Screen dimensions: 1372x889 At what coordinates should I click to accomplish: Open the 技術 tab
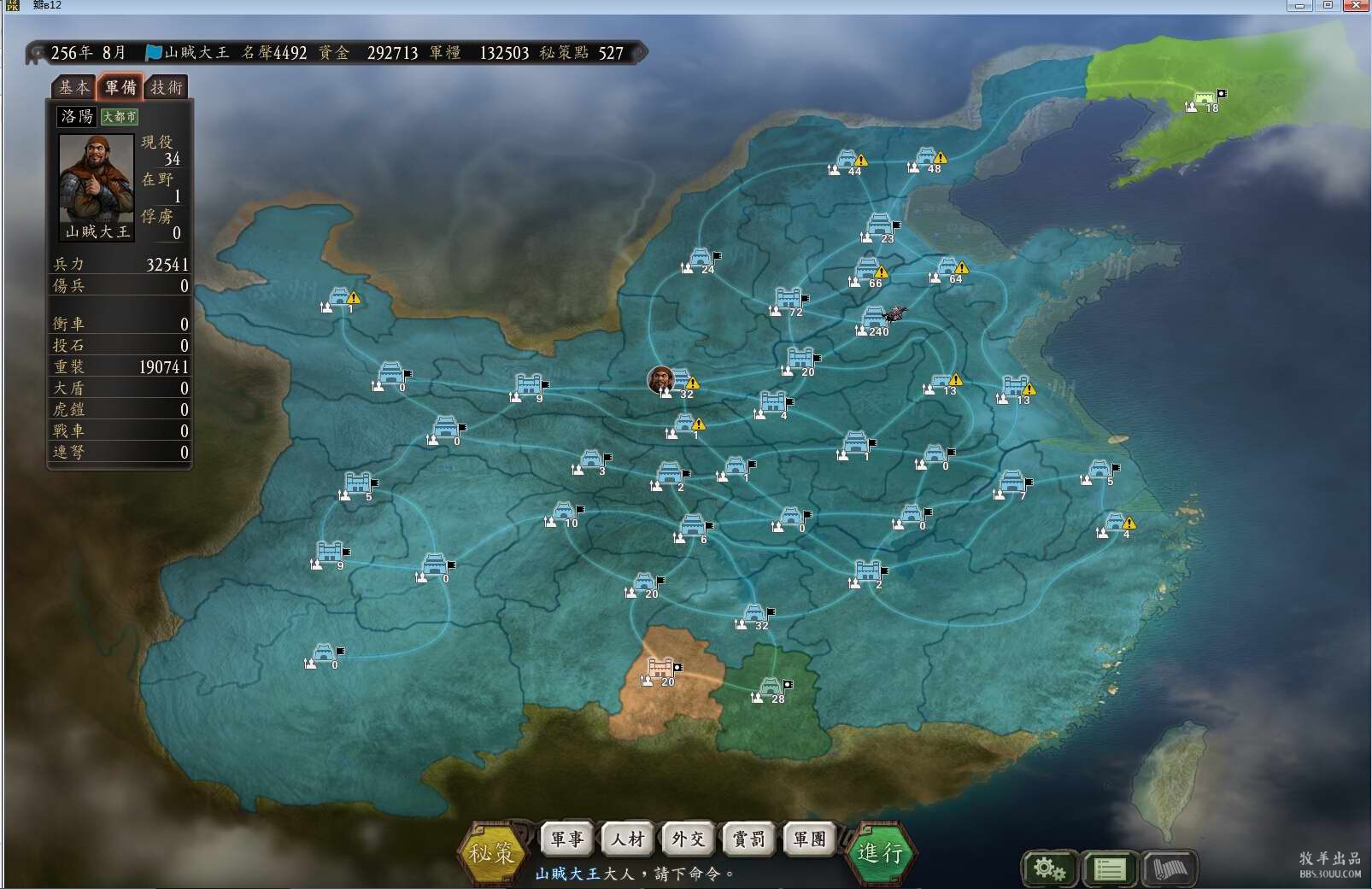coord(167,87)
